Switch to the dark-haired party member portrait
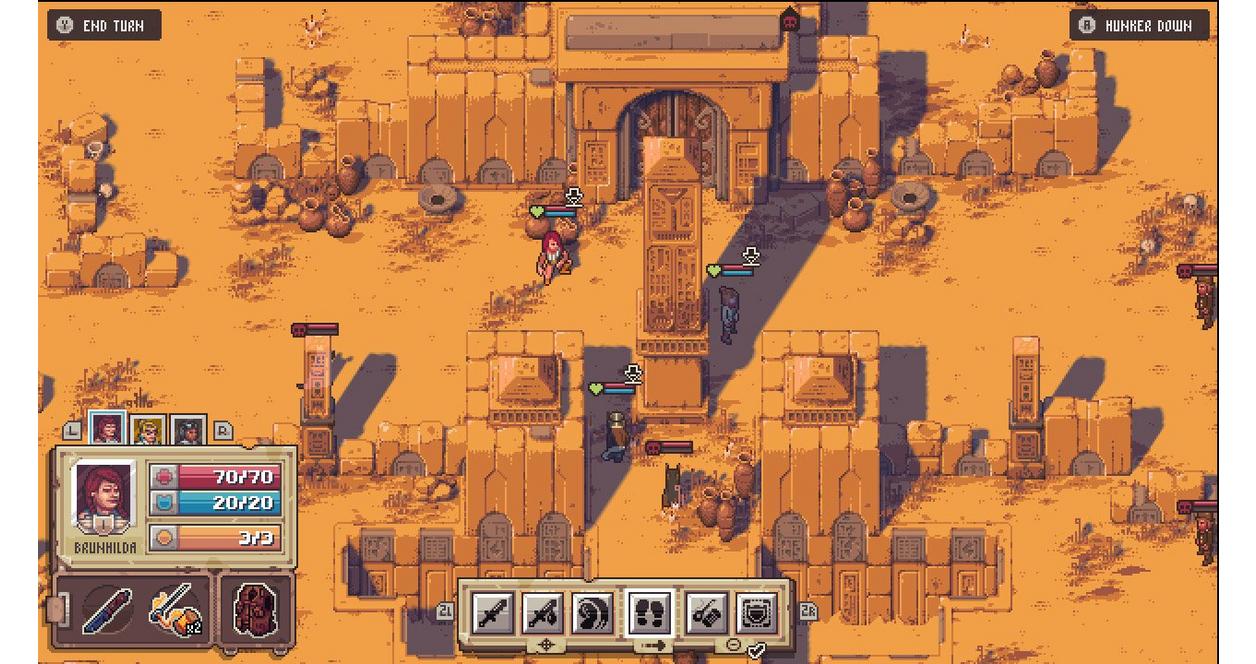This screenshot has height=664, width=1256. (188, 430)
